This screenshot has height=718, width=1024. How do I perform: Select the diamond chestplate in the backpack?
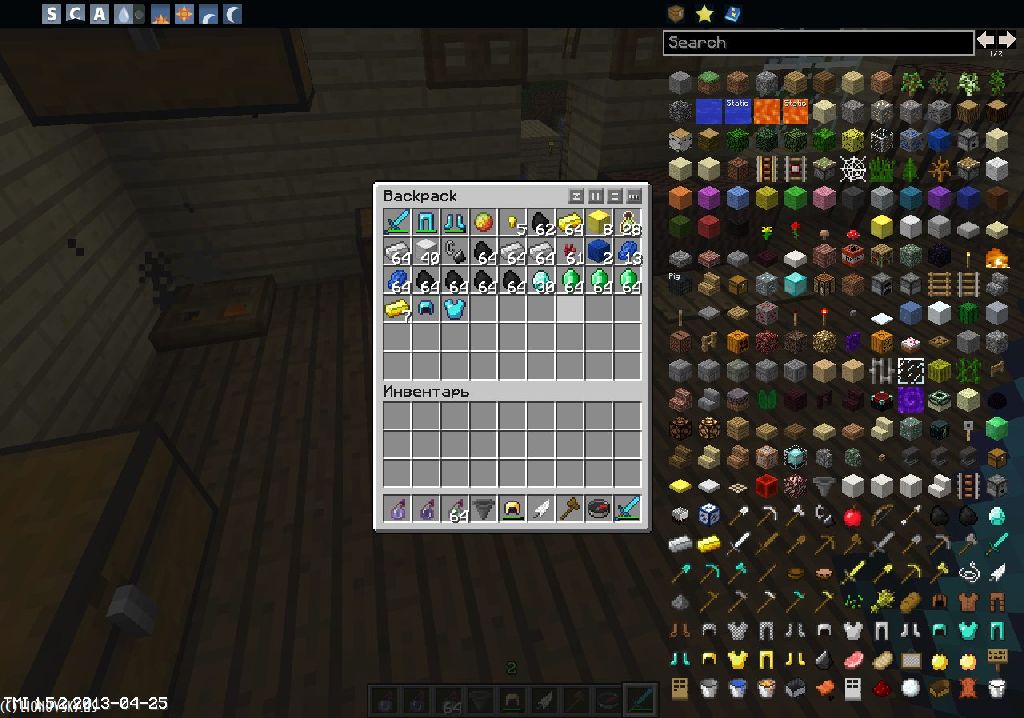455,309
